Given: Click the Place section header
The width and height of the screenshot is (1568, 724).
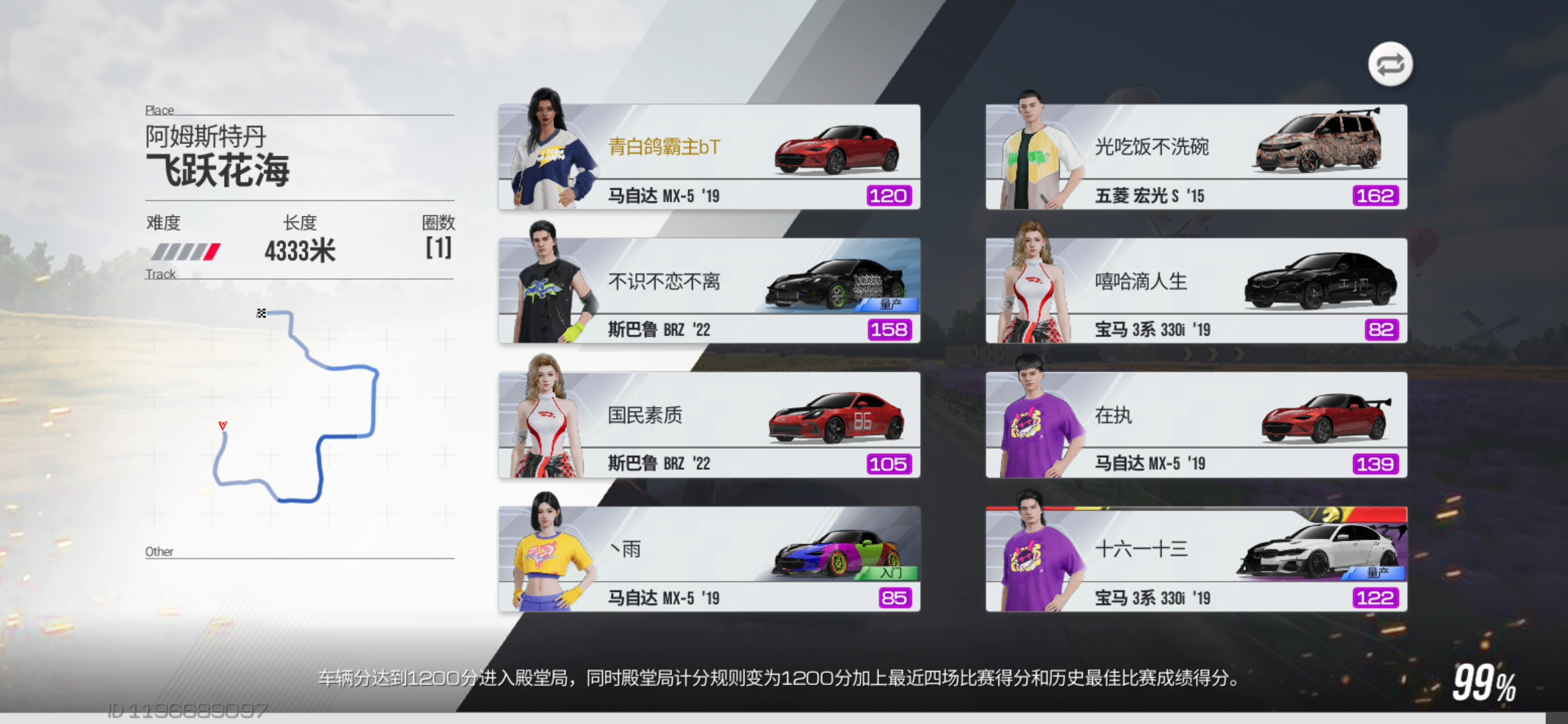Looking at the screenshot, I should (159, 109).
